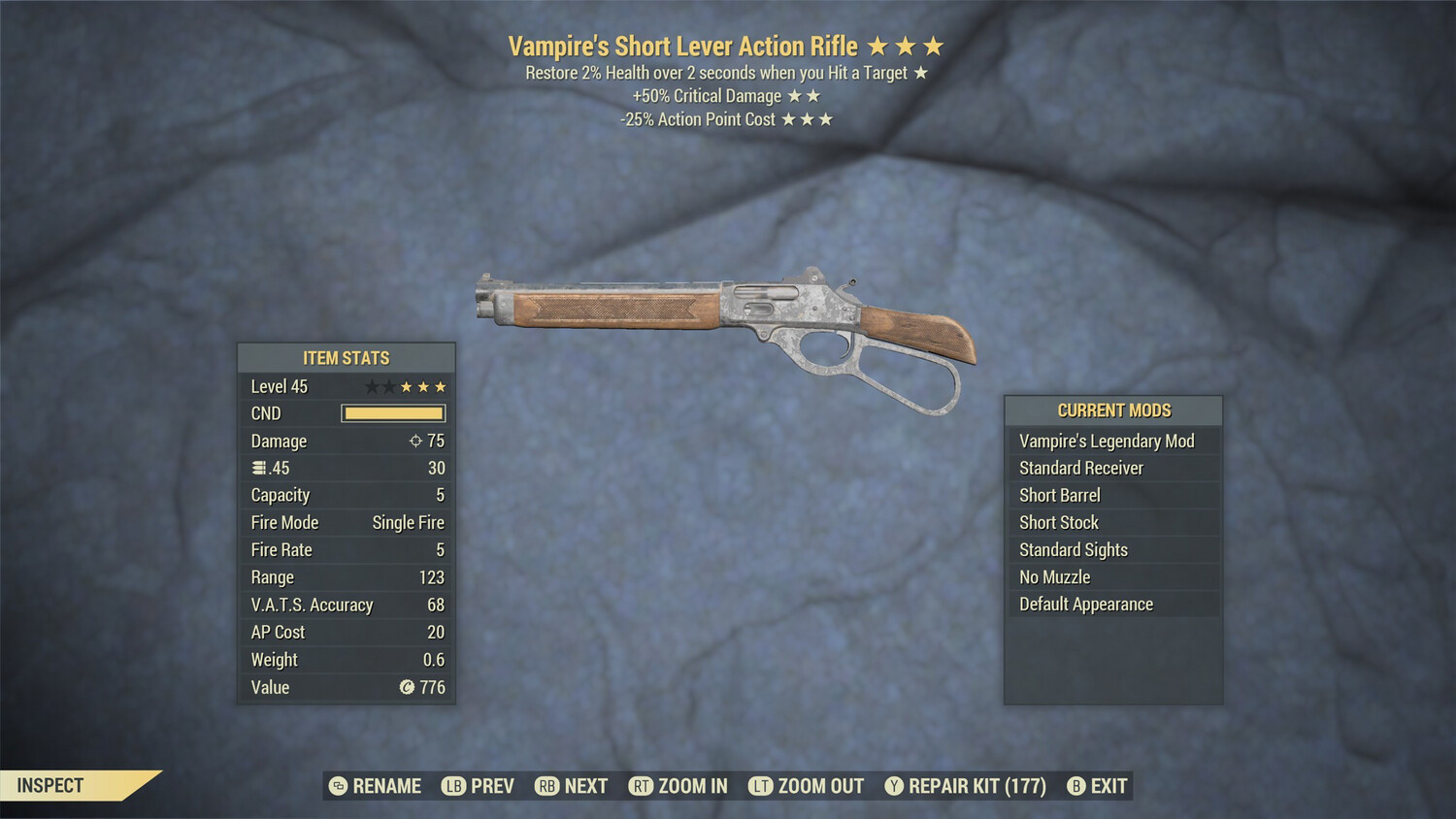Click the Current Mods panel header
1456x819 pixels.
click(1113, 409)
